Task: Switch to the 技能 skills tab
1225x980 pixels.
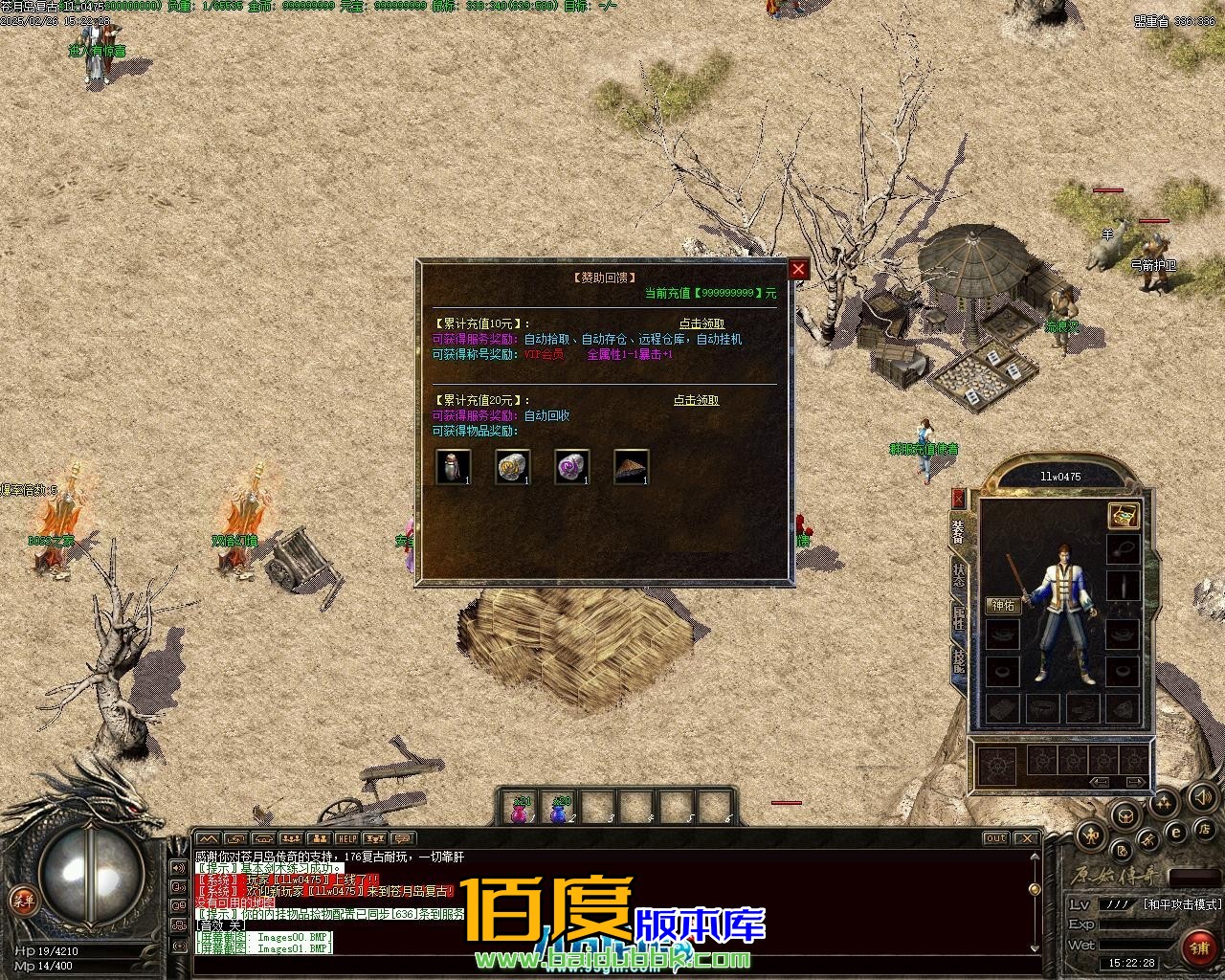Action: tap(959, 662)
